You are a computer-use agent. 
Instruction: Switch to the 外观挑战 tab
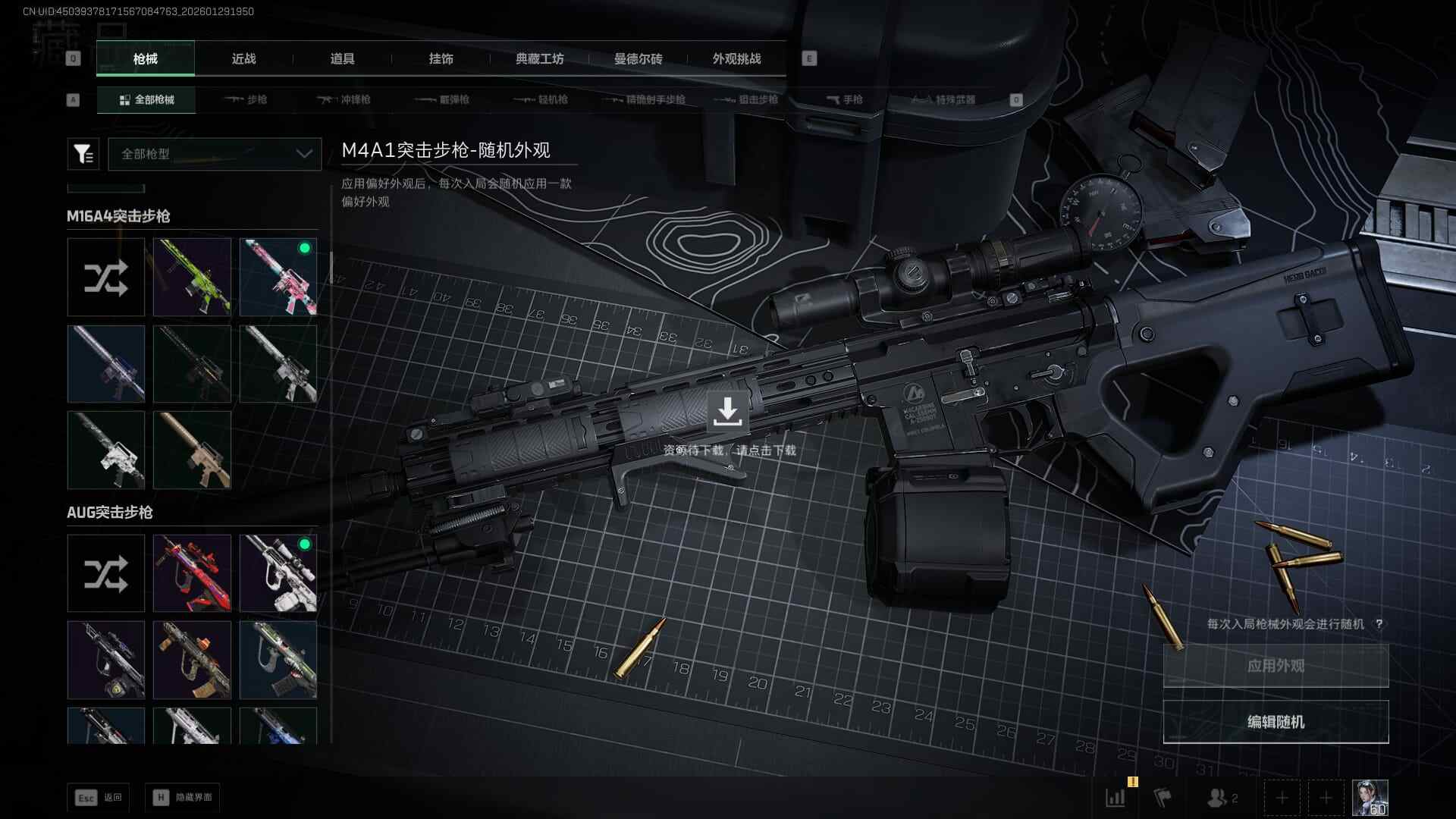pyautogui.click(x=736, y=59)
